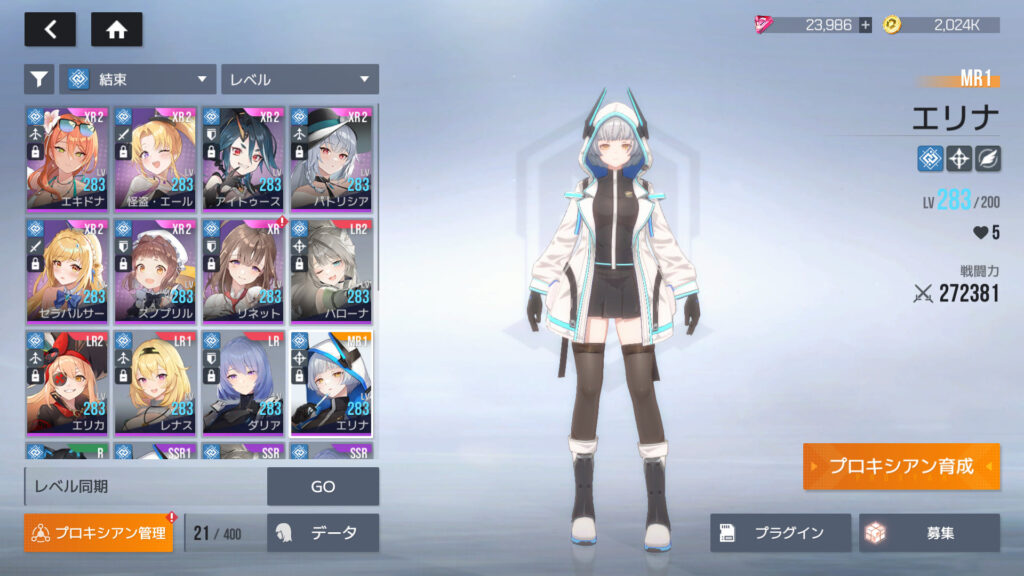
Task: Choose the アイトゥース character card
Action: point(244,158)
